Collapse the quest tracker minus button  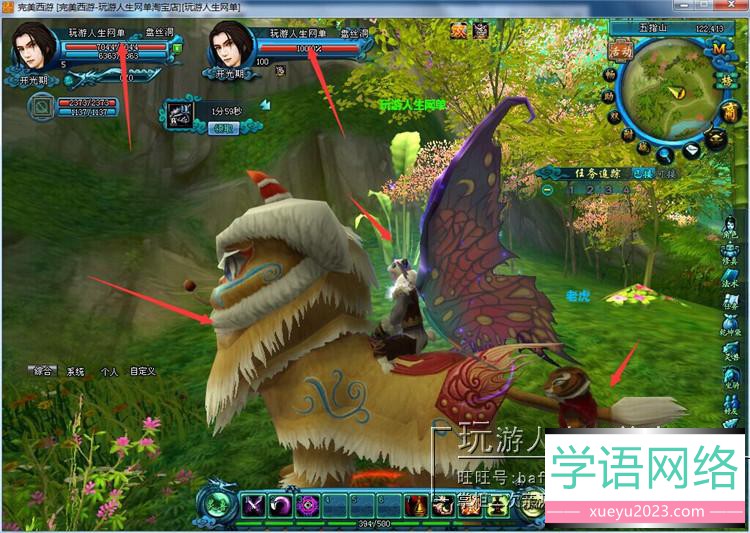pyautogui.click(x=548, y=189)
